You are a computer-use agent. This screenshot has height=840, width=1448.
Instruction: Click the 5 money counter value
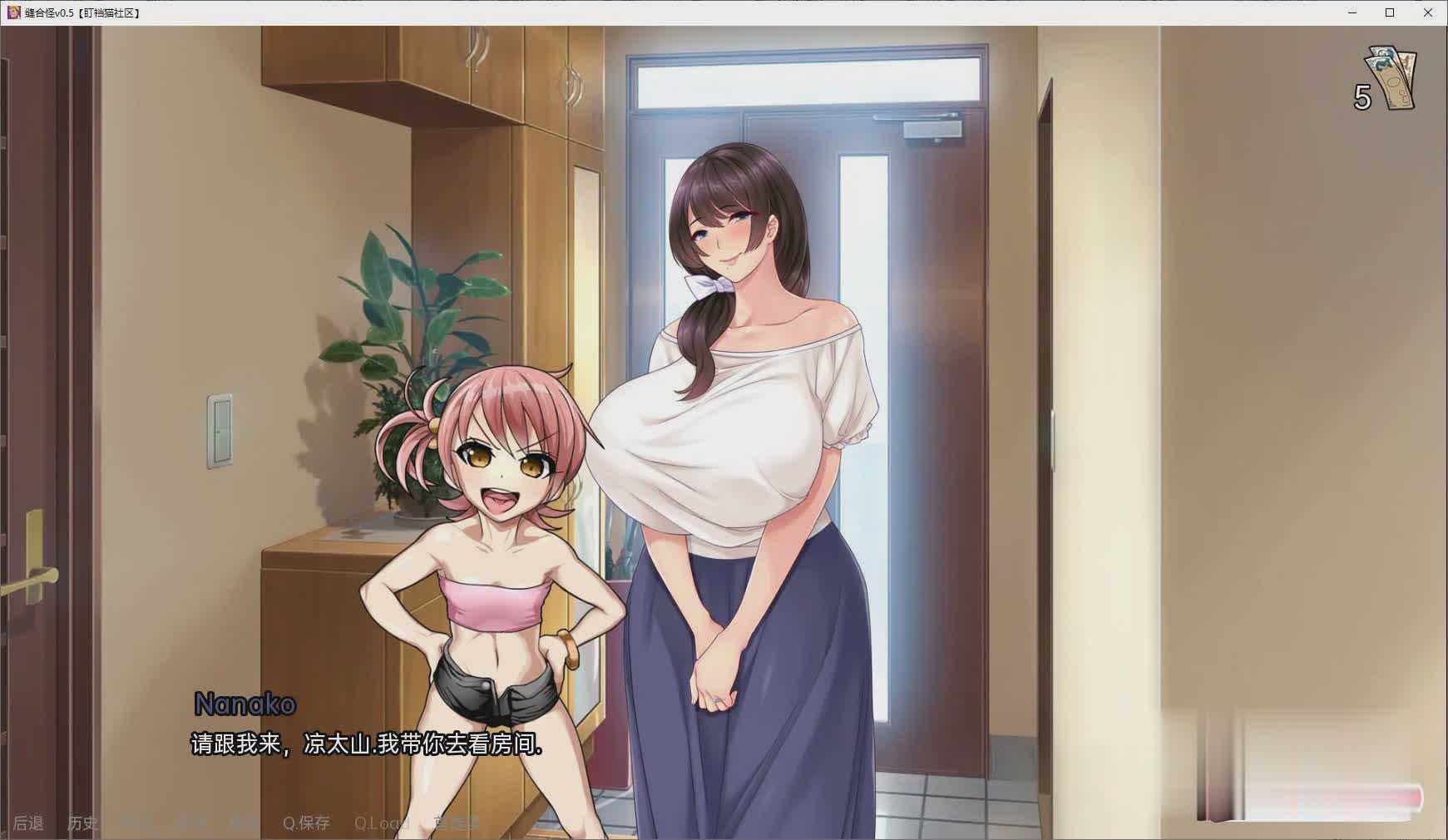click(x=1362, y=99)
